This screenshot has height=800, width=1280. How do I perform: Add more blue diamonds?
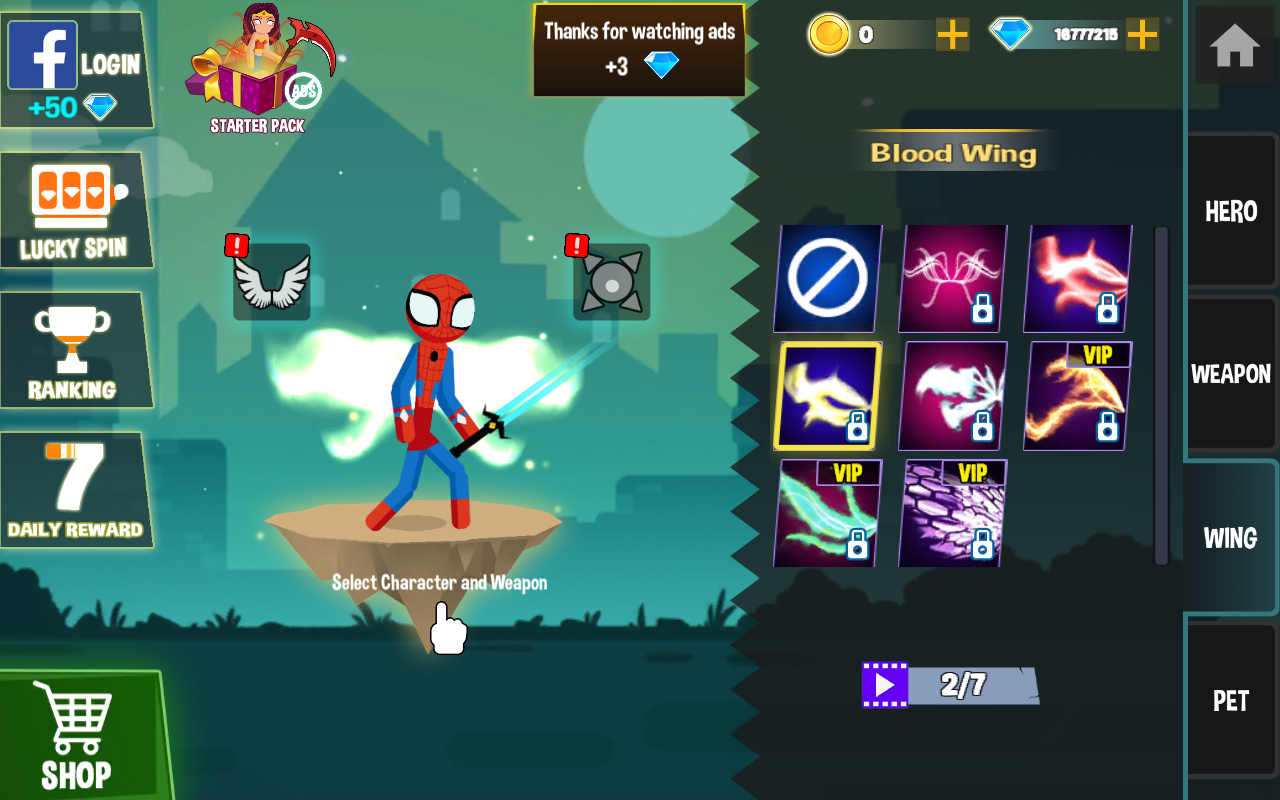pos(1142,35)
